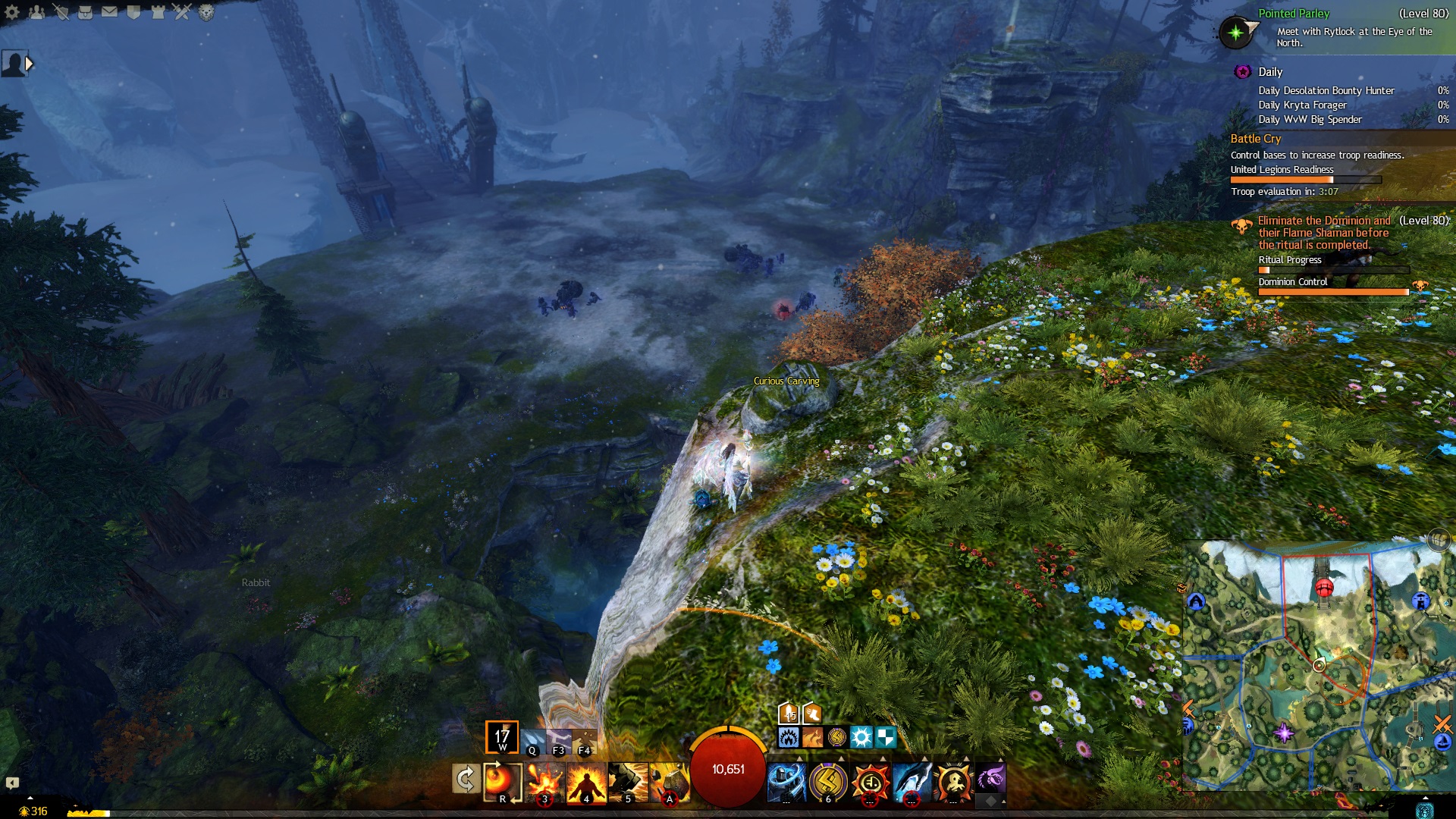
Task: Open the Contacts and LFG panel
Action: click(x=36, y=12)
